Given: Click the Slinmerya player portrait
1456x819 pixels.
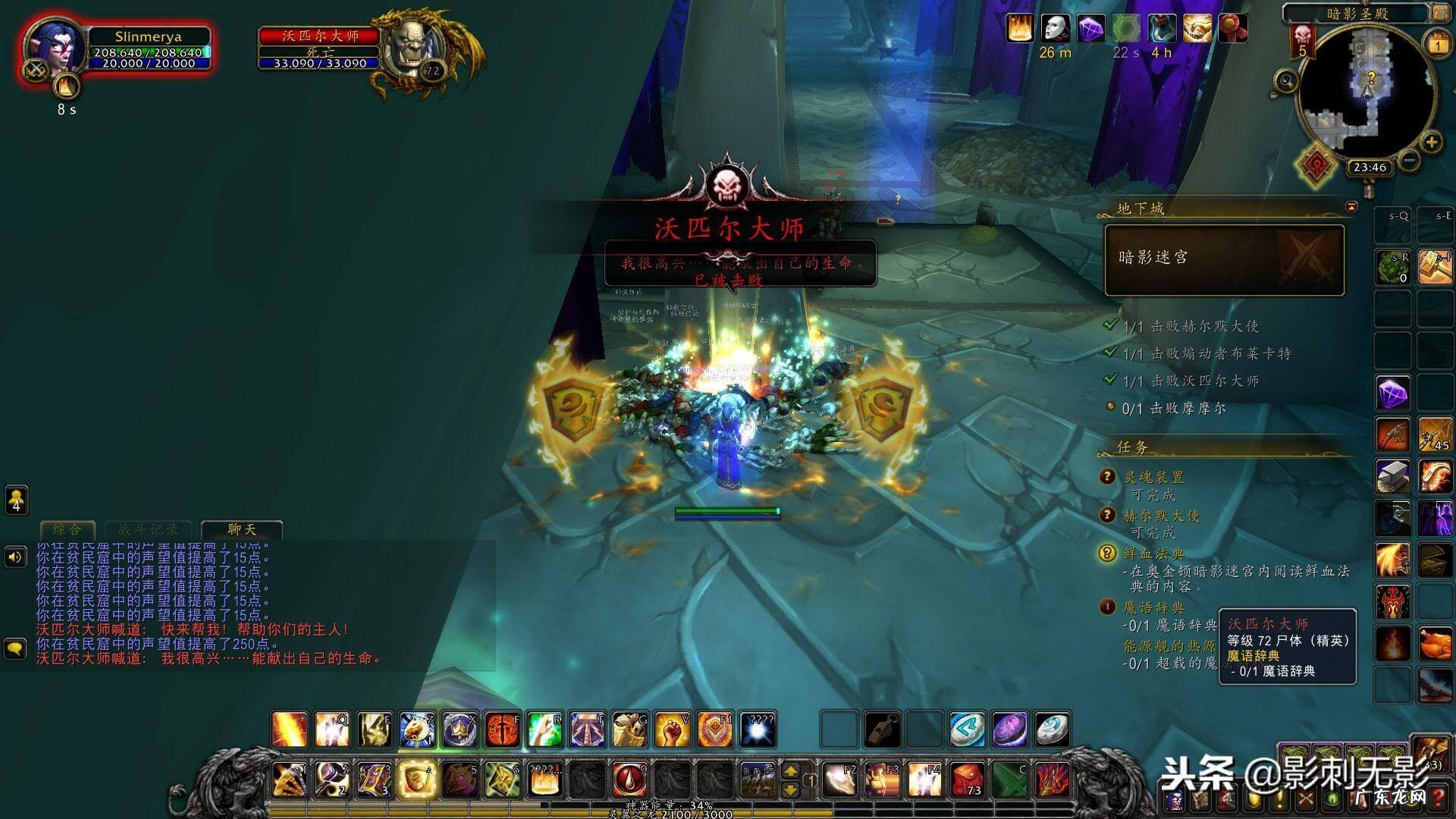Looking at the screenshot, I should coord(55,45).
